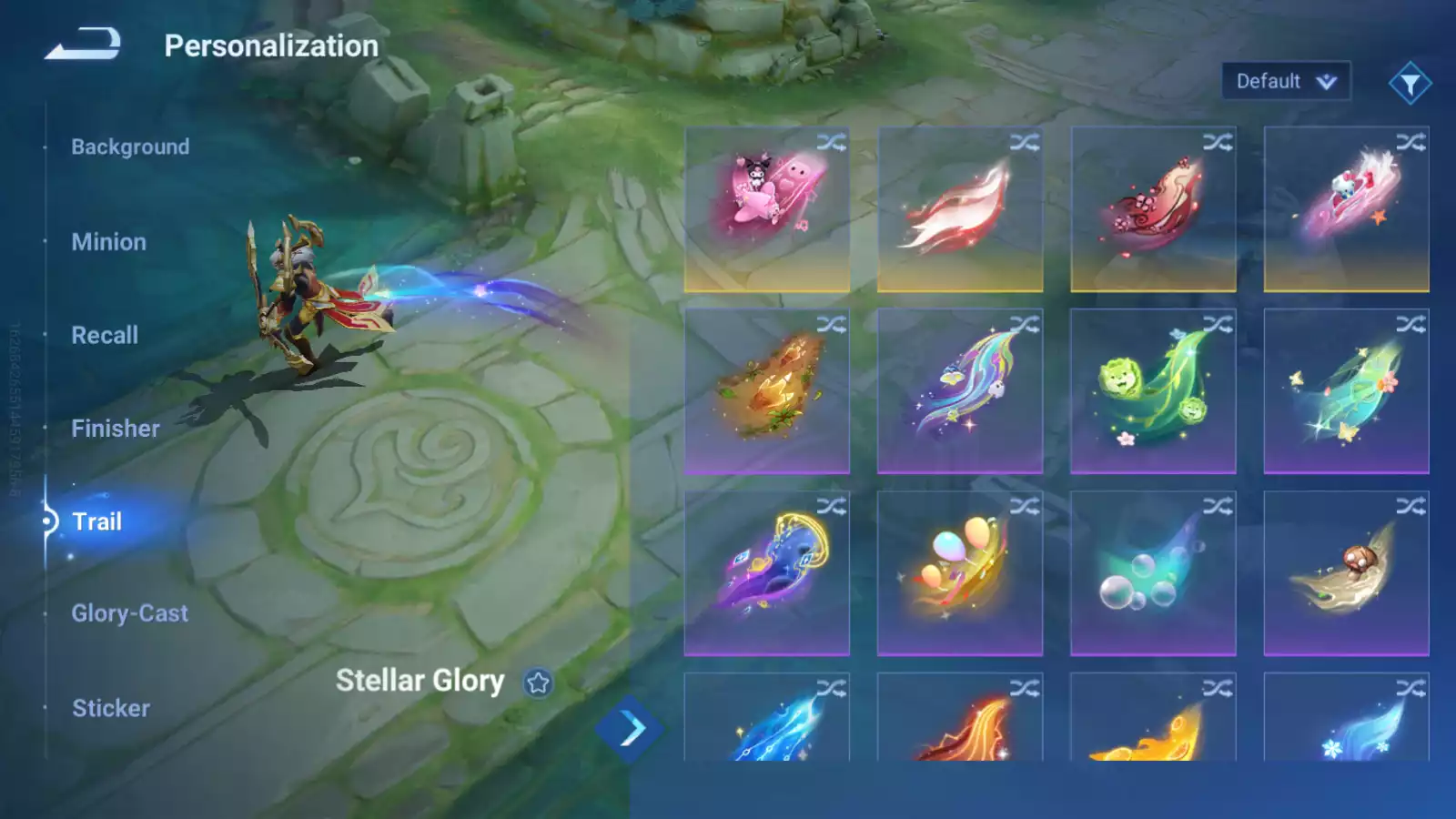Click the Finisher option in the sidebar
1456x819 pixels.
(x=116, y=428)
